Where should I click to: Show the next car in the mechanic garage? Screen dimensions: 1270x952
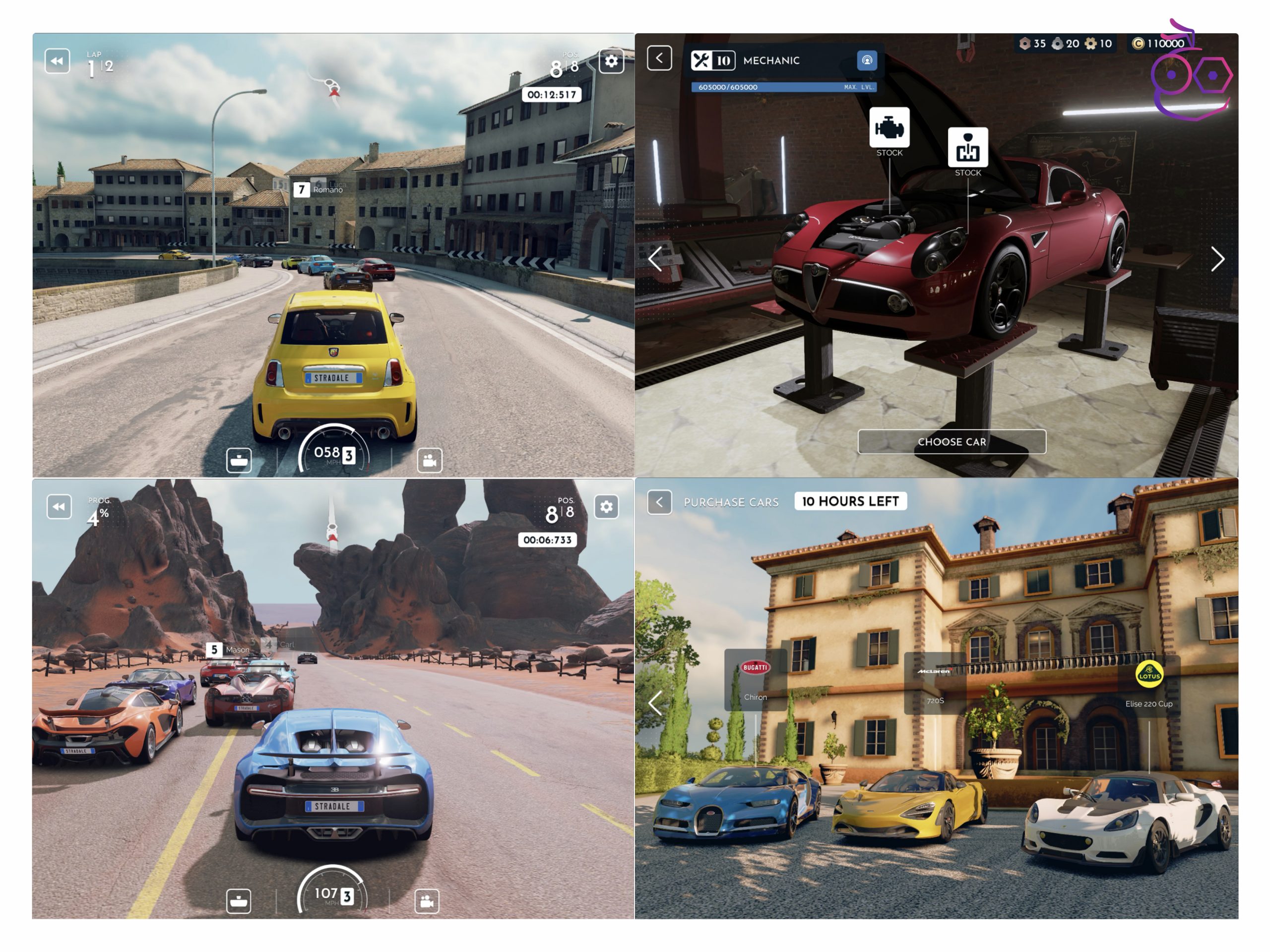coord(1217,259)
